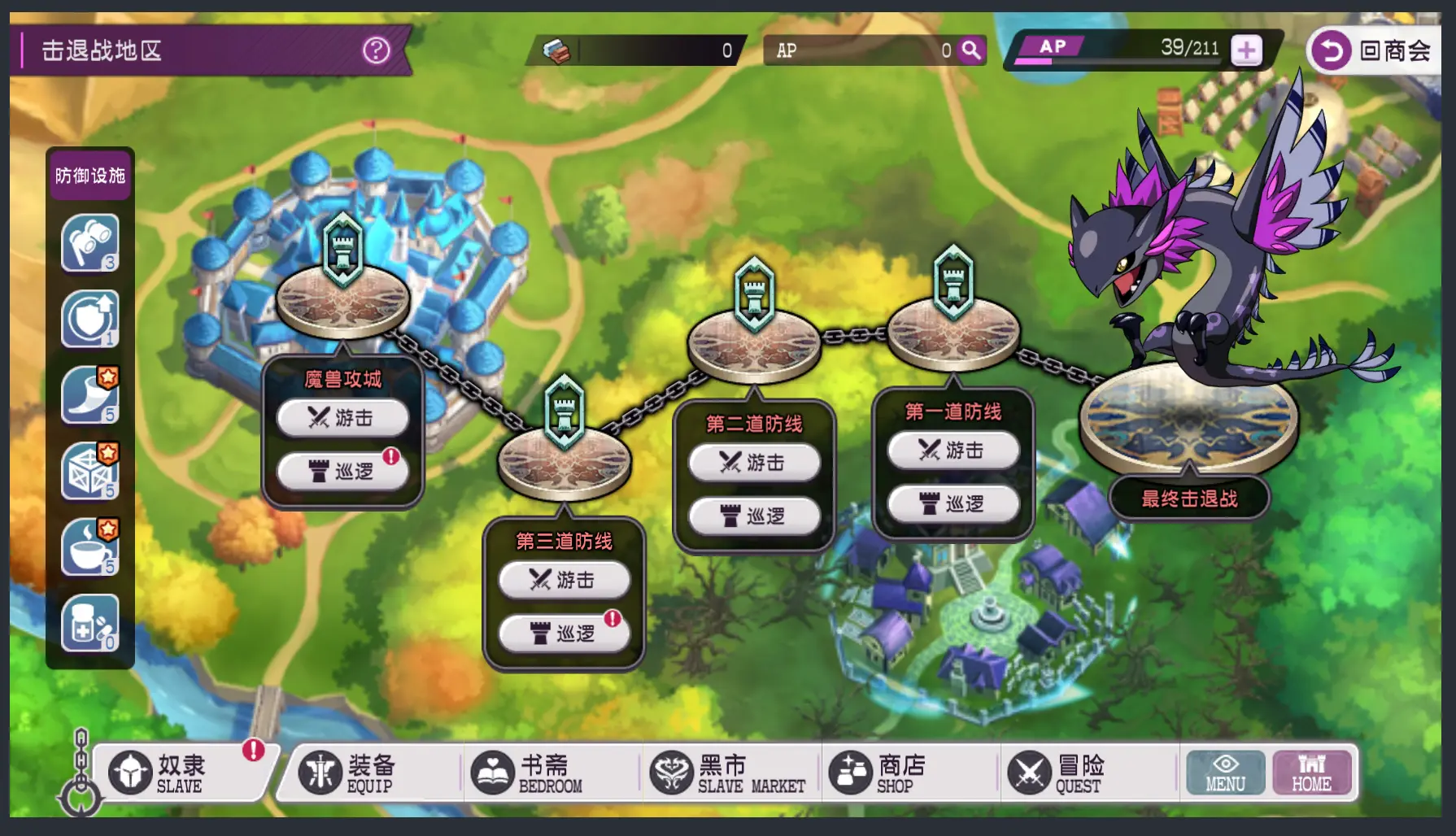This screenshot has height=836, width=1456.
Task: Select the dice defense facility
Action: [89, 471]
